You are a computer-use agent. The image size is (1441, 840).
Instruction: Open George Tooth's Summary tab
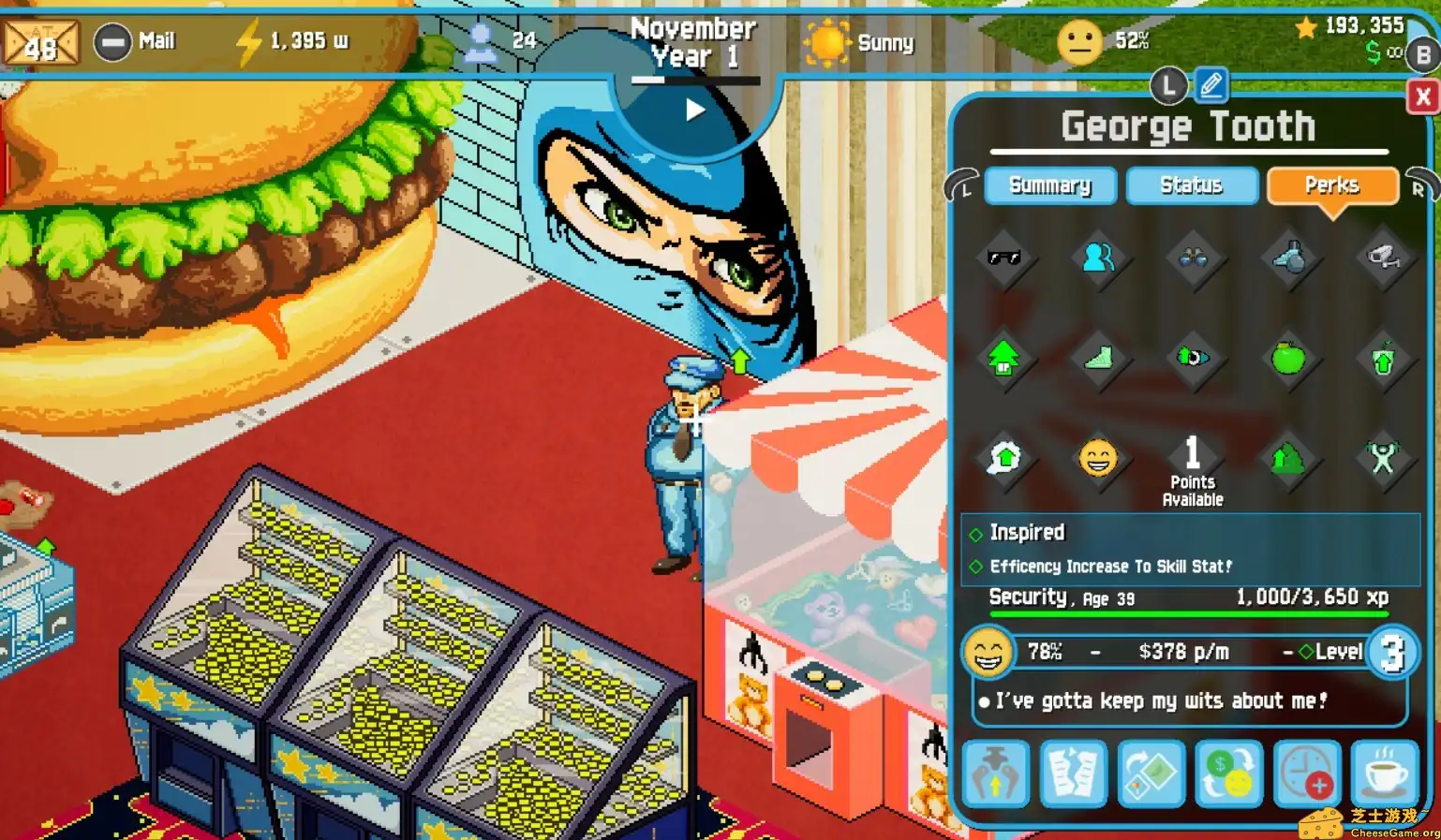tap(1050, 185)
